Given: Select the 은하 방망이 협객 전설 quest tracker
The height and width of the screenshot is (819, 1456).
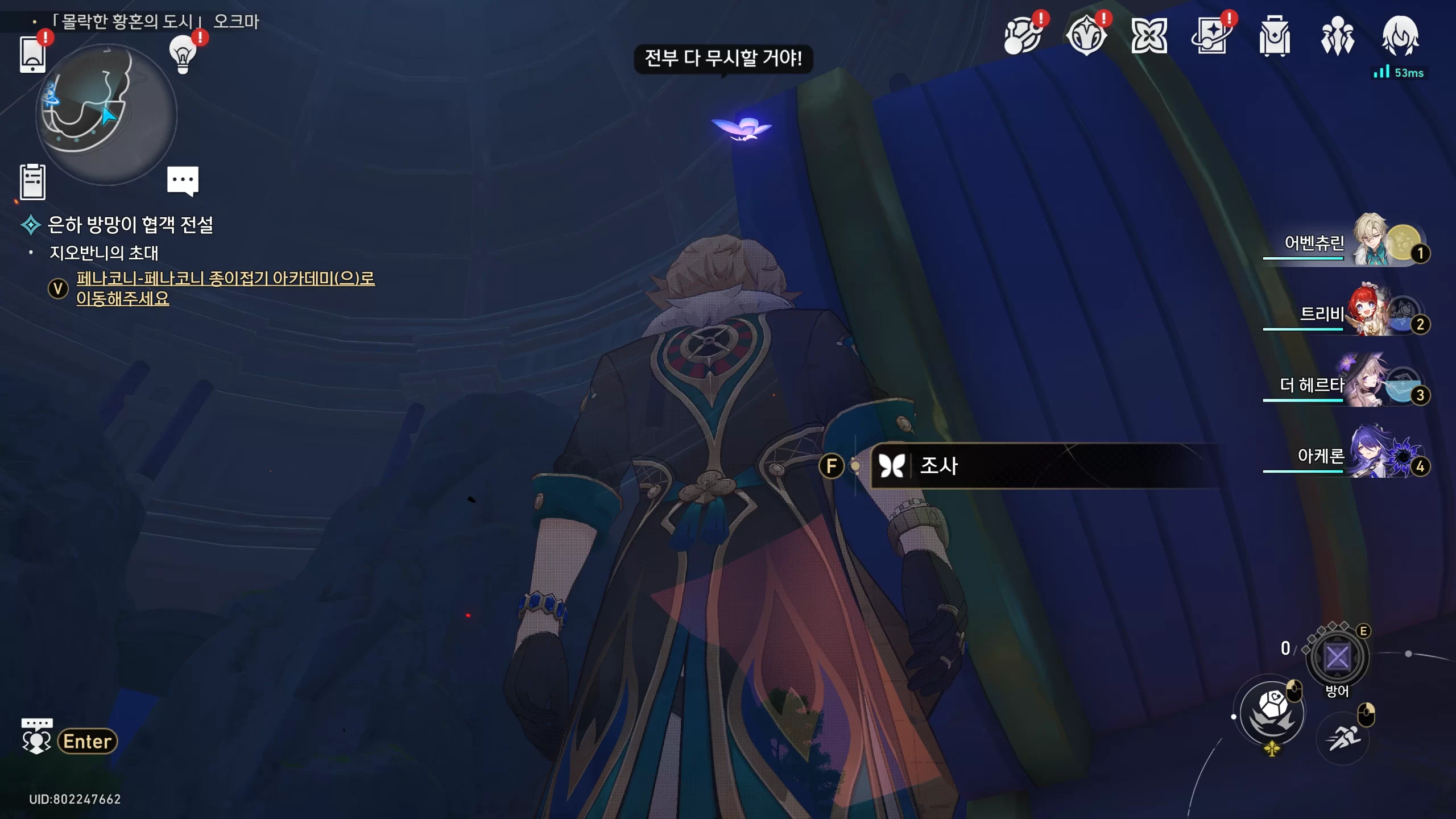Looking at the screenshot, I should (x=130, y=225).
